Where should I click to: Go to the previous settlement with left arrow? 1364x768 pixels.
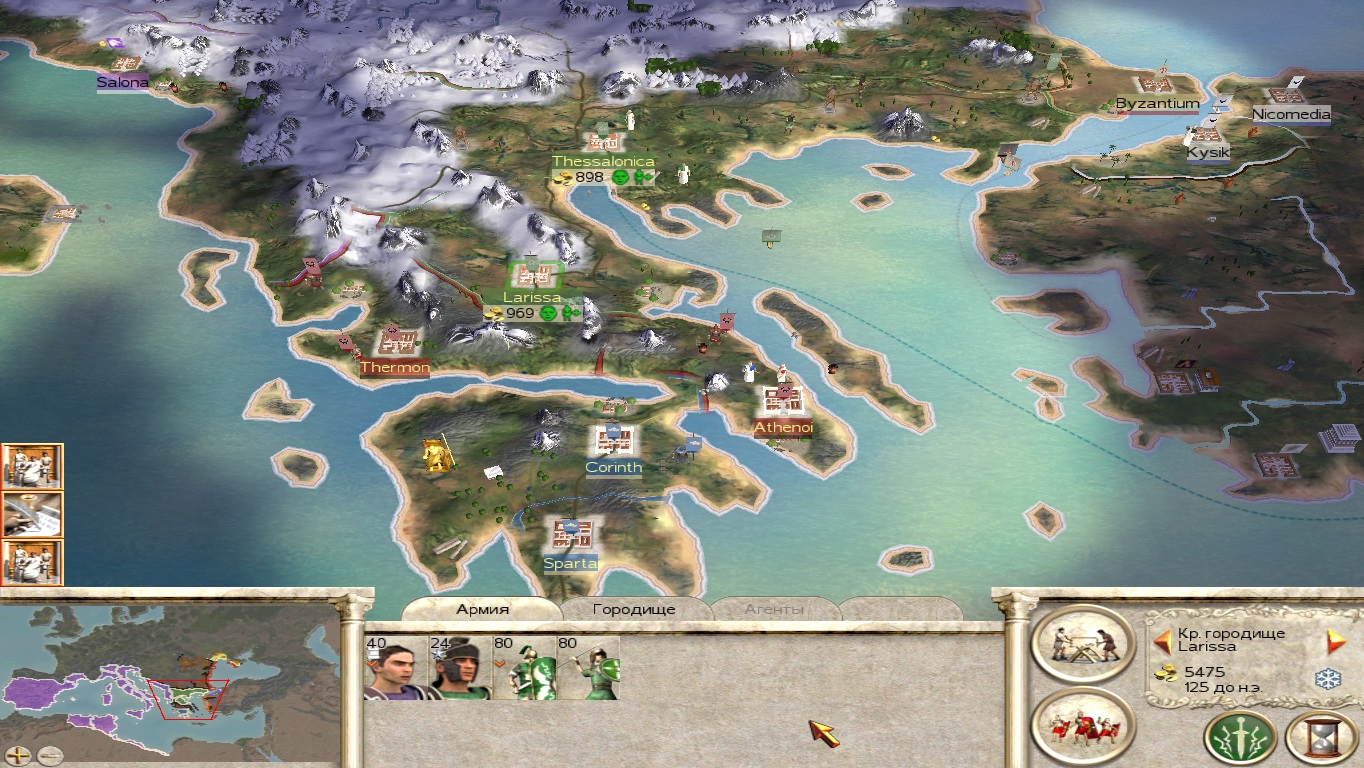(1162, 641)
